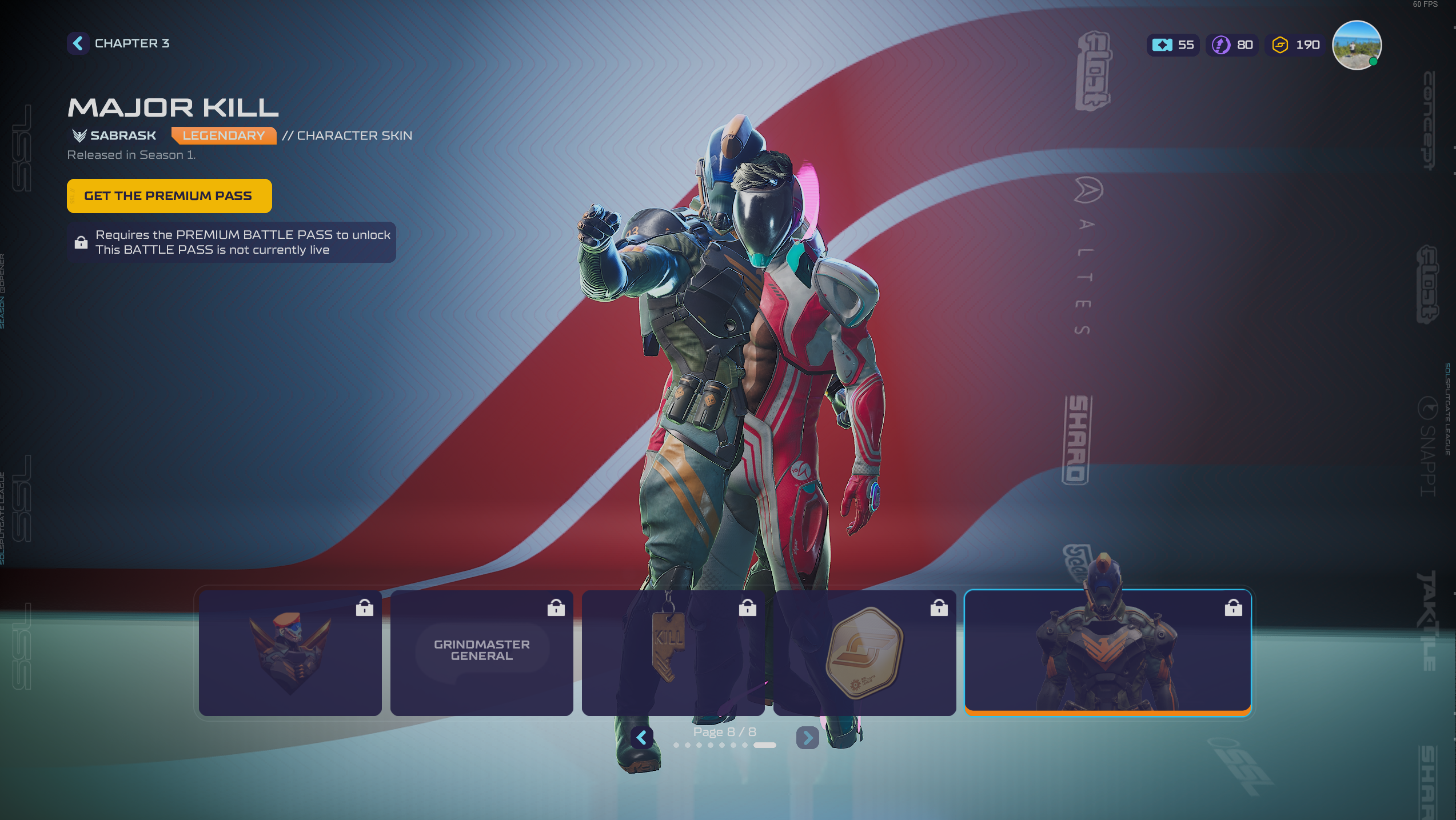The image size is (1456, 820).
Task: Open the gold coin currency balance
Action: 1295,45
